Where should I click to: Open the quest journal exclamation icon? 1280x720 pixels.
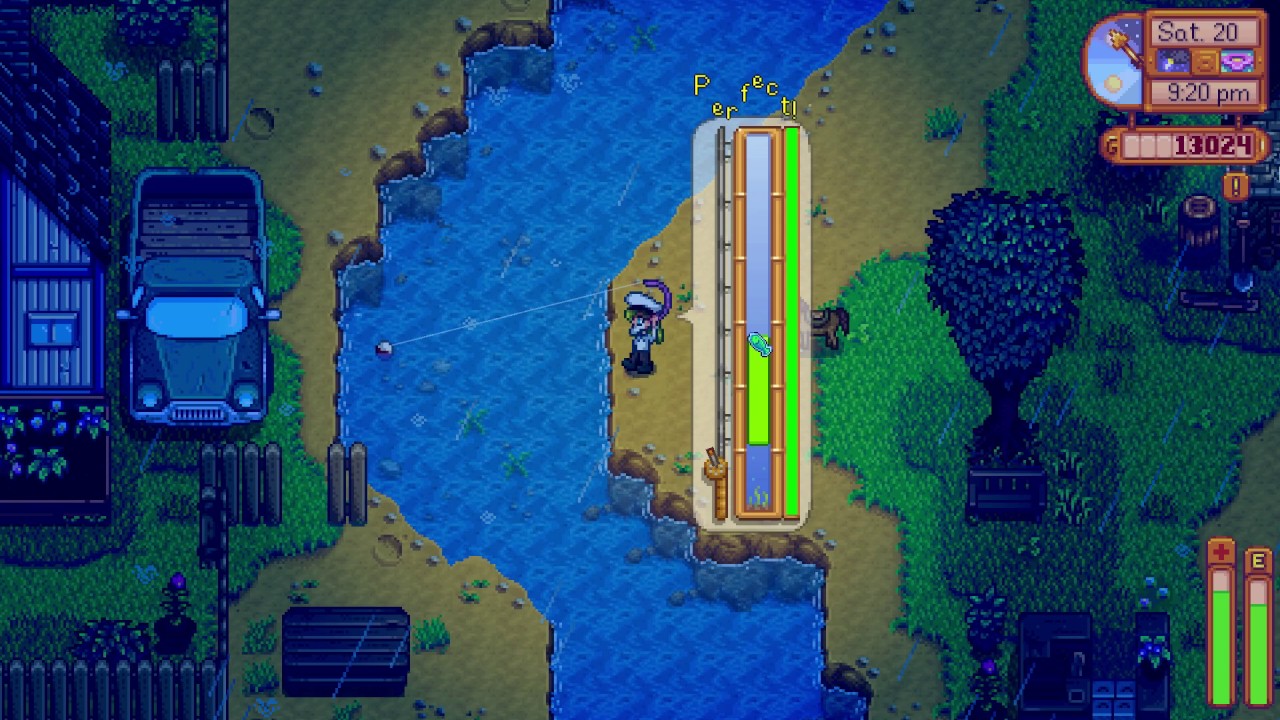pos(1236,185)
